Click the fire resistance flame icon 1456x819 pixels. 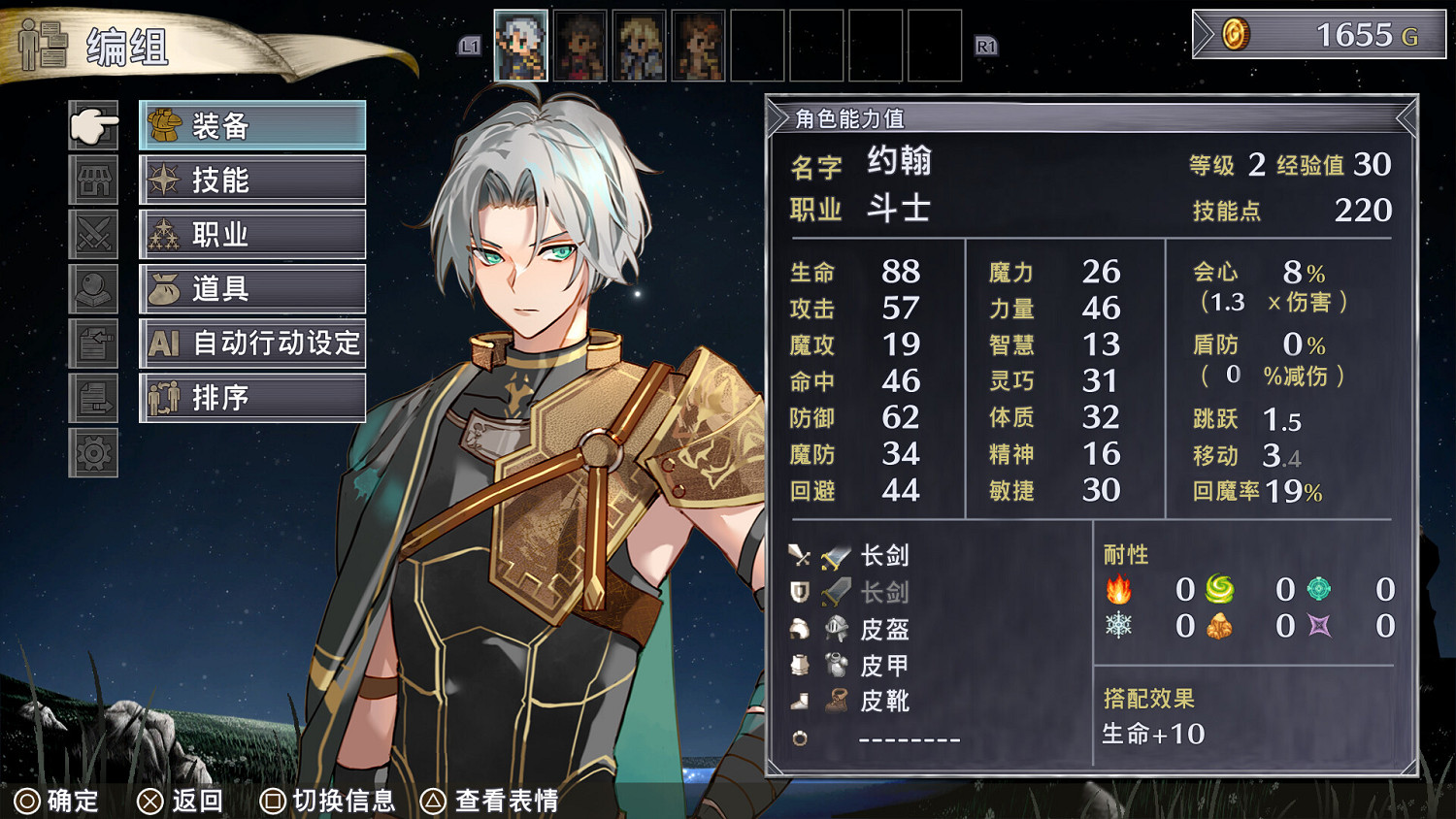click(x=1119, y=589)
